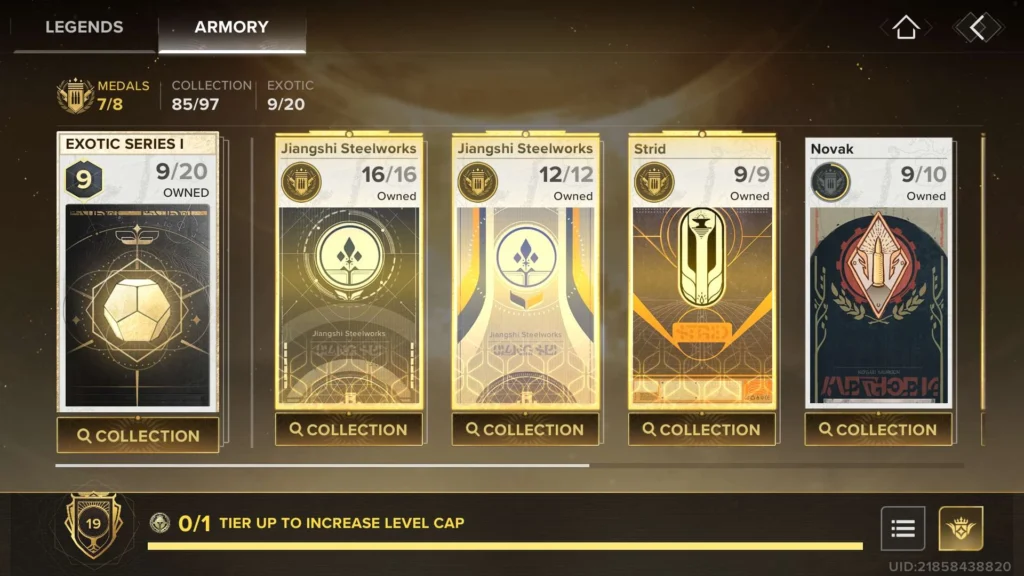Open the list view icon button
This screenshot has height=576, width=1024.
point(903,529)
